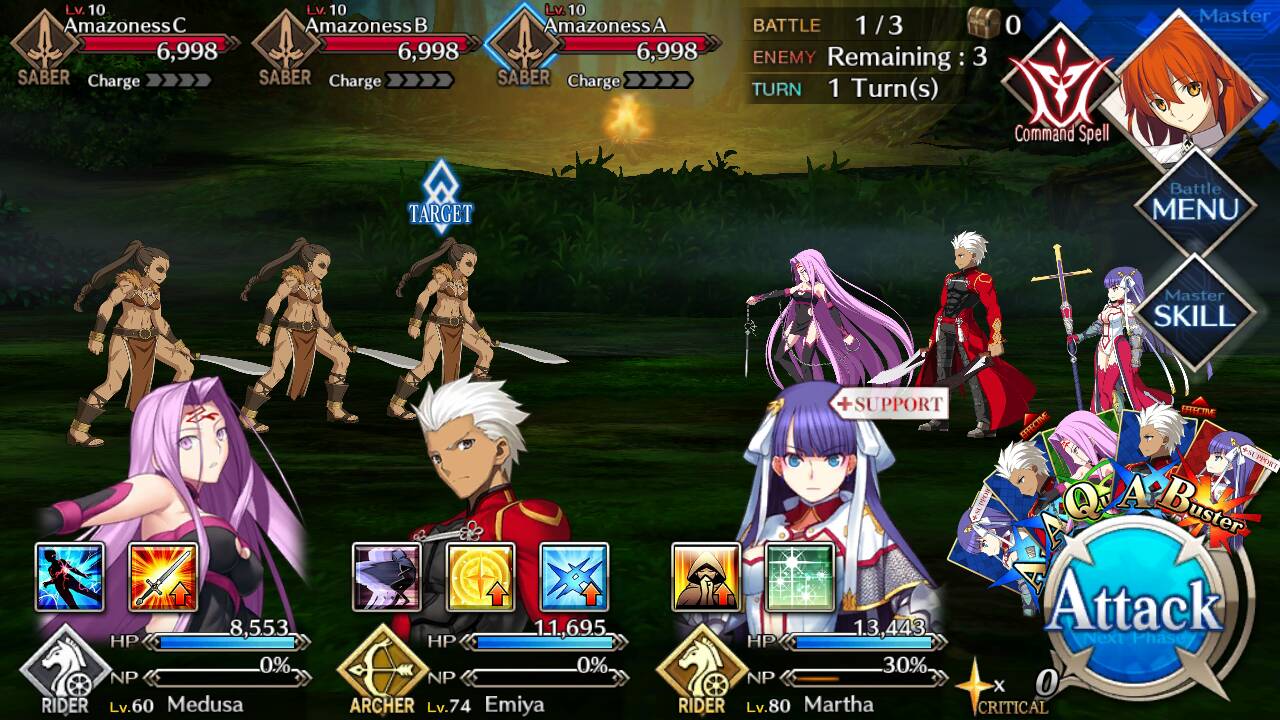Activate Medusa's sword attack-up skill
The image size is (1280, 720).
pos(163,577)
